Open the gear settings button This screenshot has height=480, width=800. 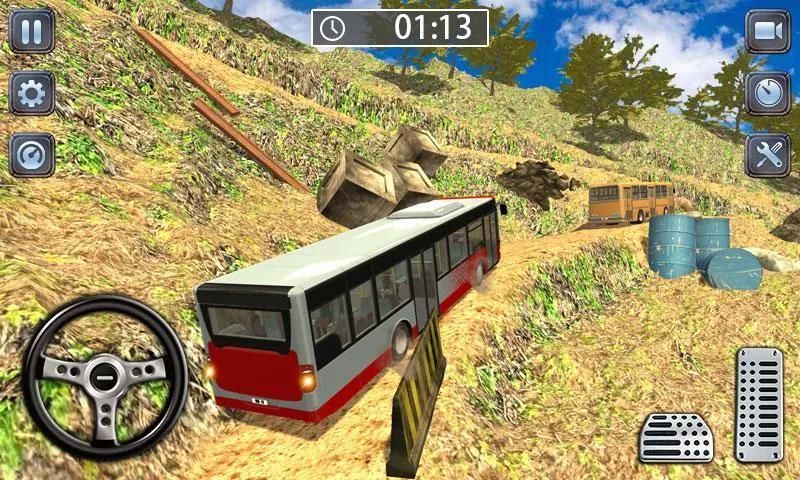[x=32, y=94]
